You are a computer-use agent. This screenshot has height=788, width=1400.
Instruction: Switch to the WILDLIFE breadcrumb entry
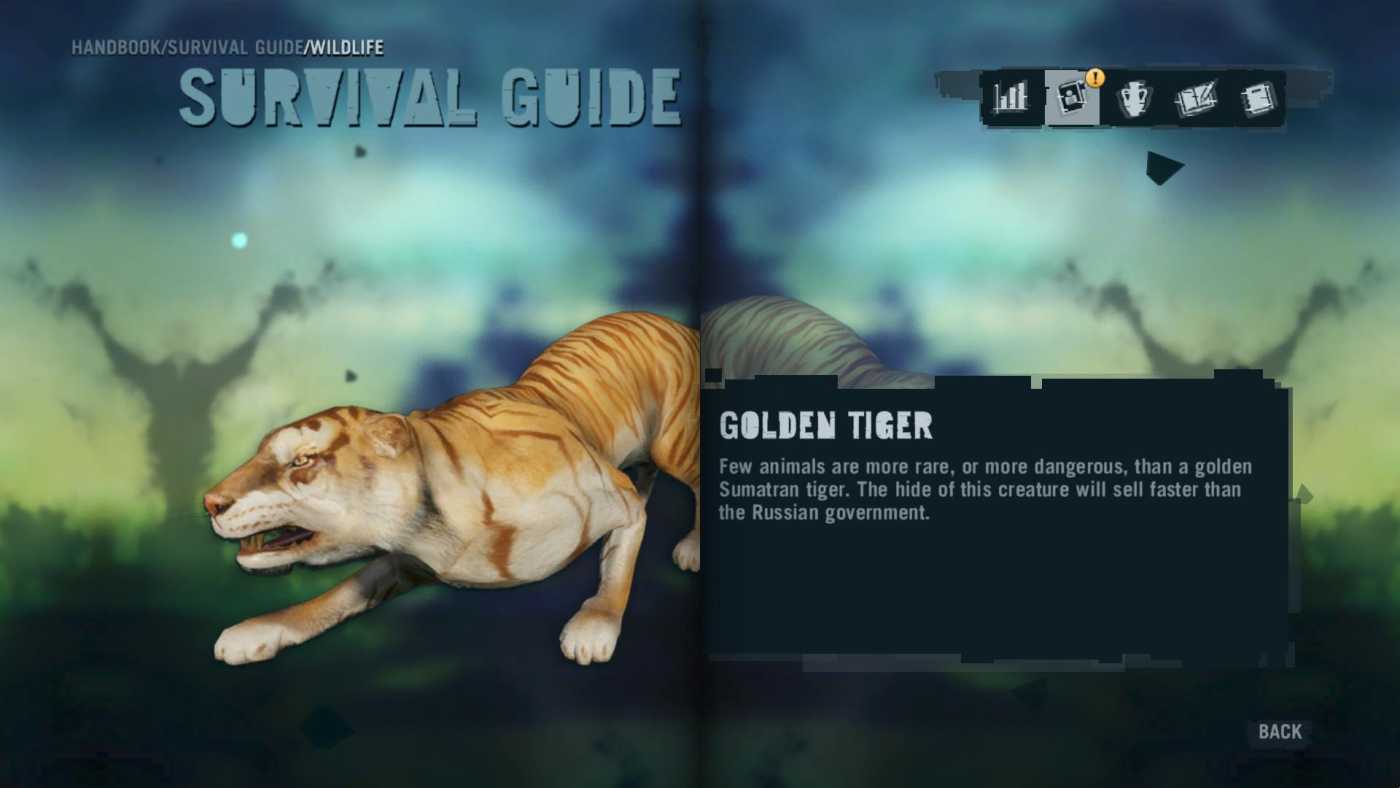coord(346,46)
